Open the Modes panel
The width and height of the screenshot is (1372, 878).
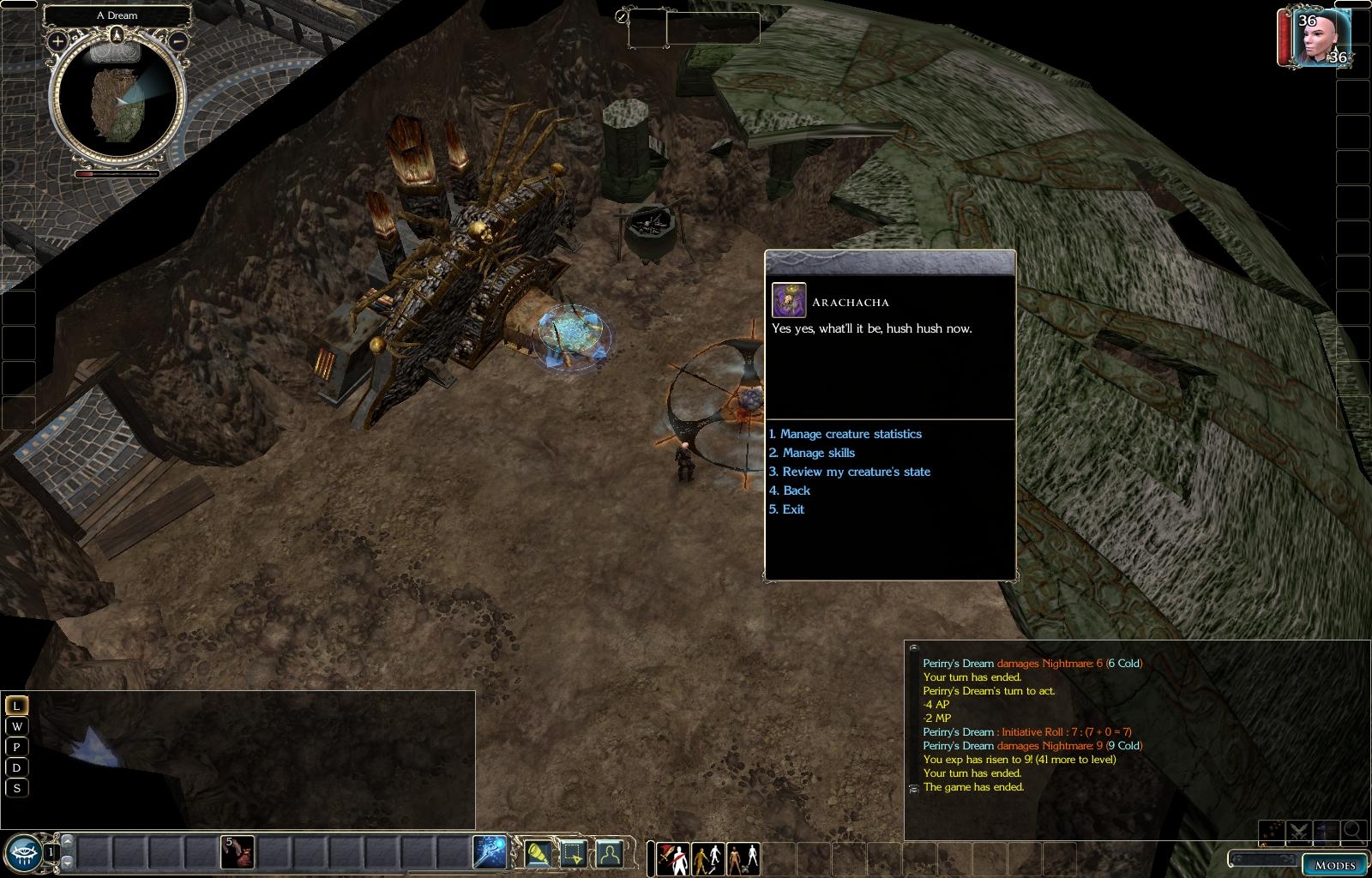click(1334, 864)
